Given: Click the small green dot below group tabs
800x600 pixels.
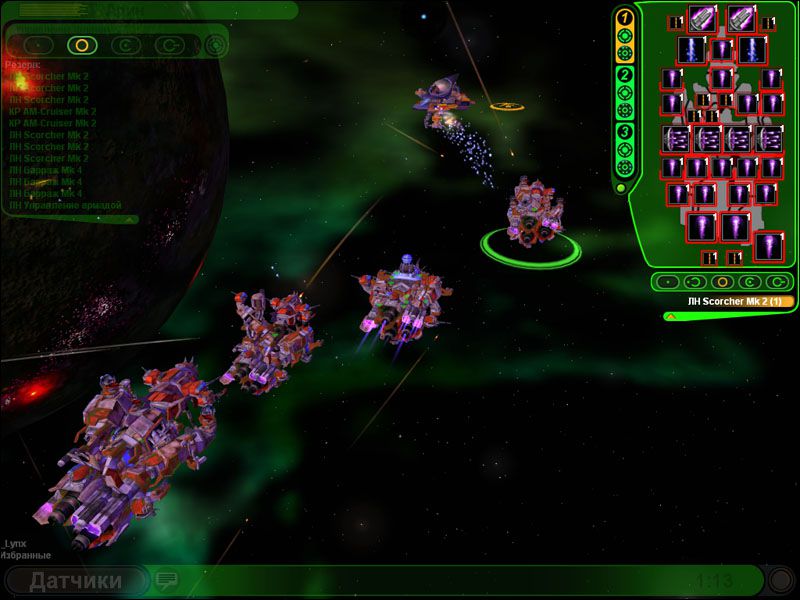Looking at the screenshot, I should (620, 187).
